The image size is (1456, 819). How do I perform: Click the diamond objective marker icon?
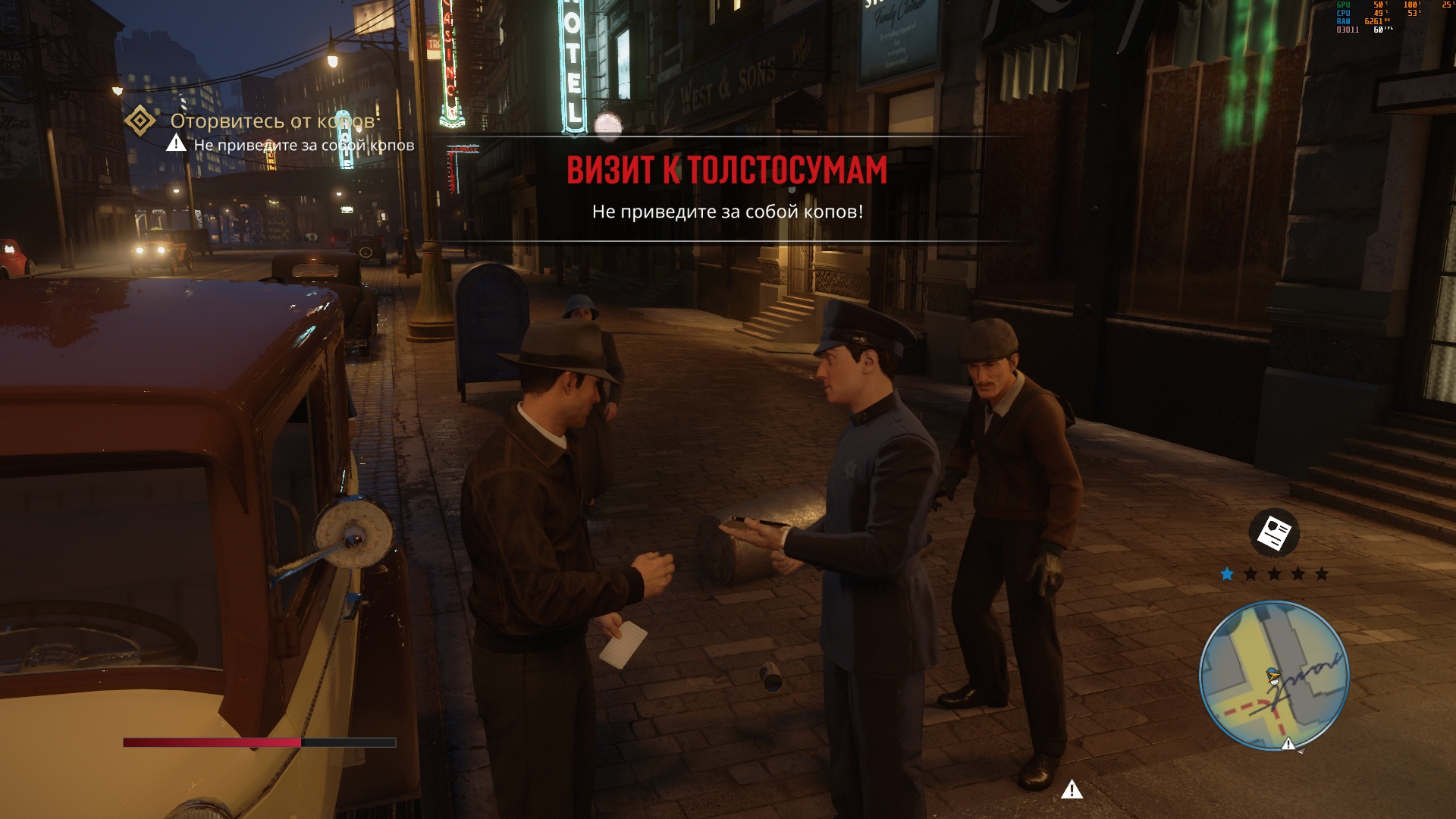[x=140, y=121]
